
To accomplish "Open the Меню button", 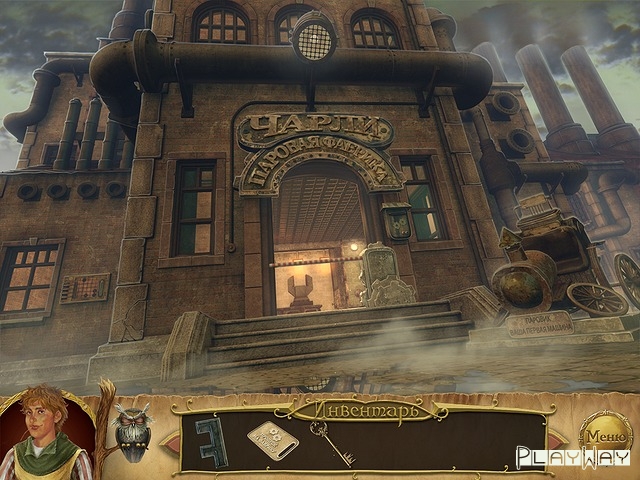I will click(x=605, y=435).
